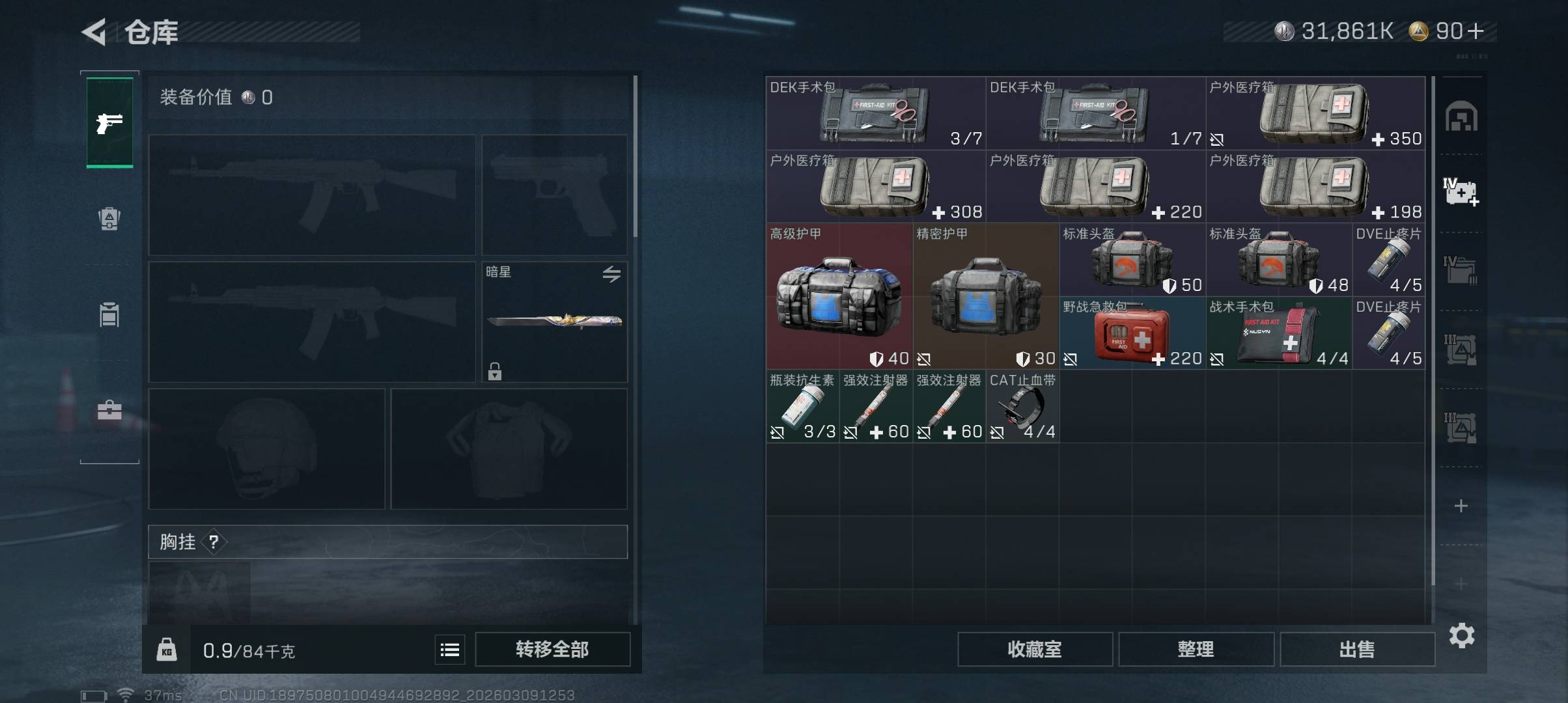Switch to the briefcase tab

click(x=109, y=410)
